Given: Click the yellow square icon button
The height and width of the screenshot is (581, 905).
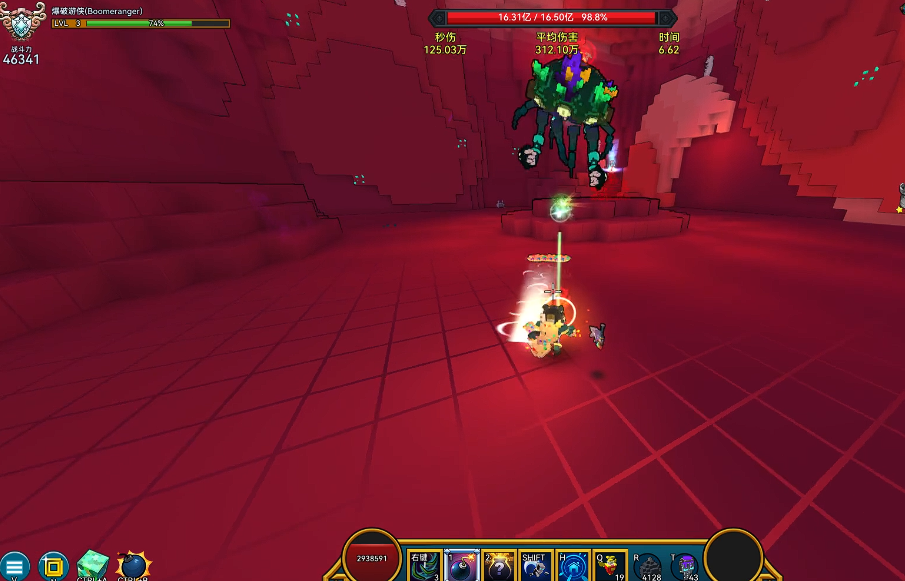Looking at the screenshot, I should (x=53, y=567).
